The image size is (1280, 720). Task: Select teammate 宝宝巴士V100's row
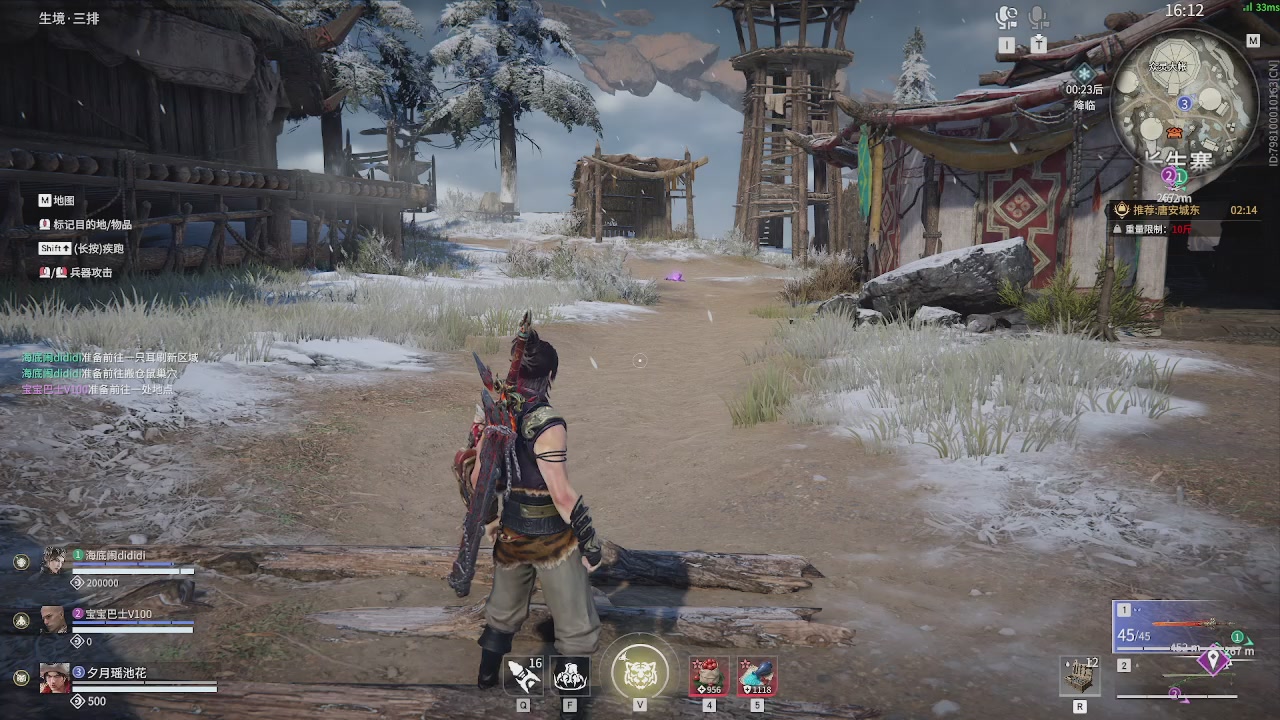pyautogui.click(x=120, y=620)
